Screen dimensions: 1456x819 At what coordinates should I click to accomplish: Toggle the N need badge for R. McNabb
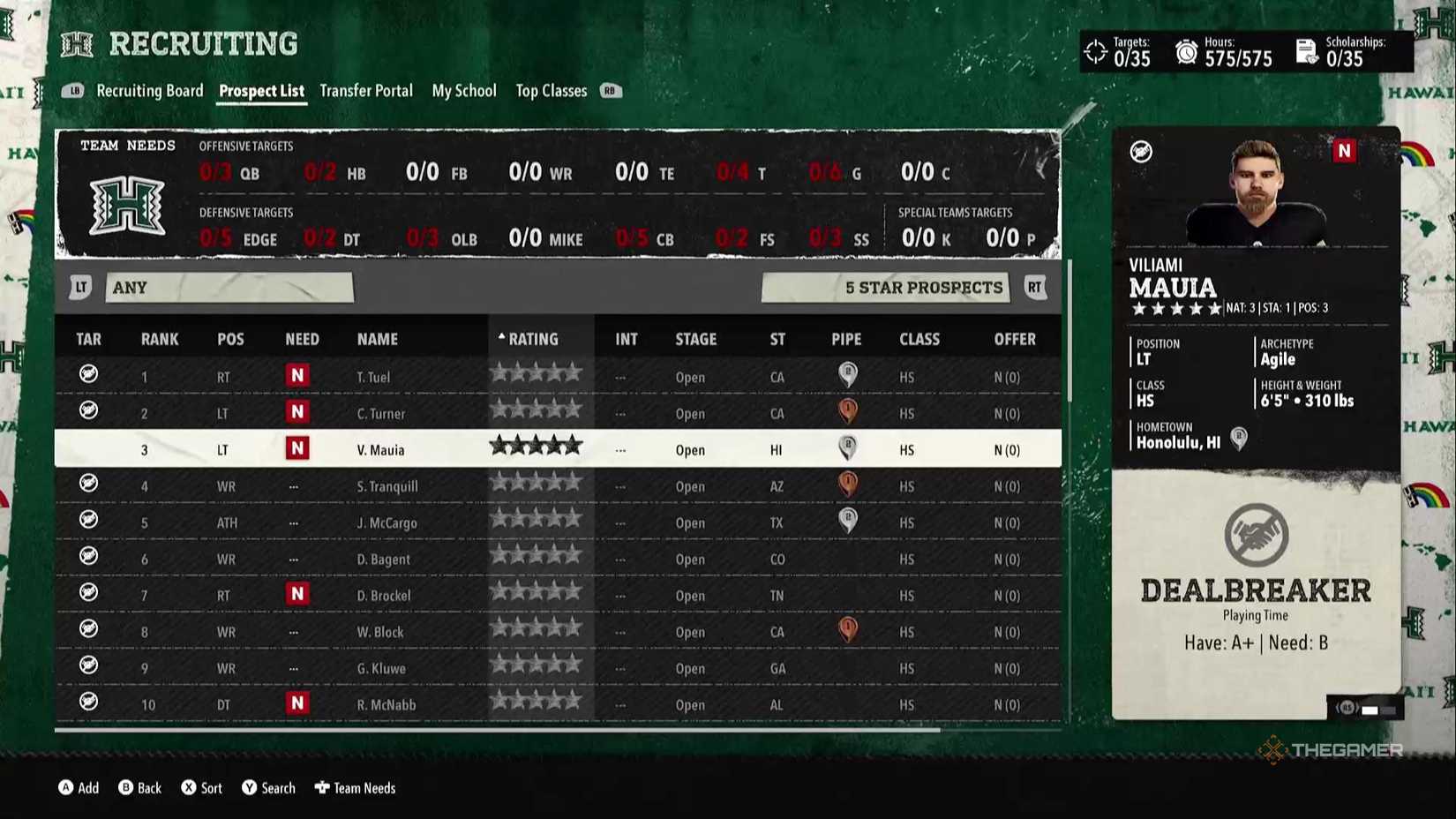[x=297, y=703]
